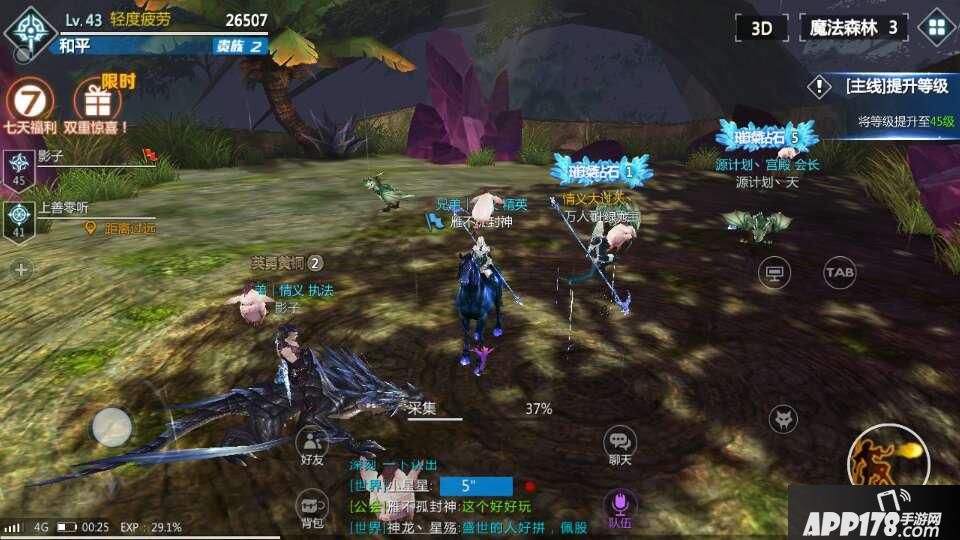Open the four-square main menu icon
This screenshot has height=540, width=960.
pos(937,27)
